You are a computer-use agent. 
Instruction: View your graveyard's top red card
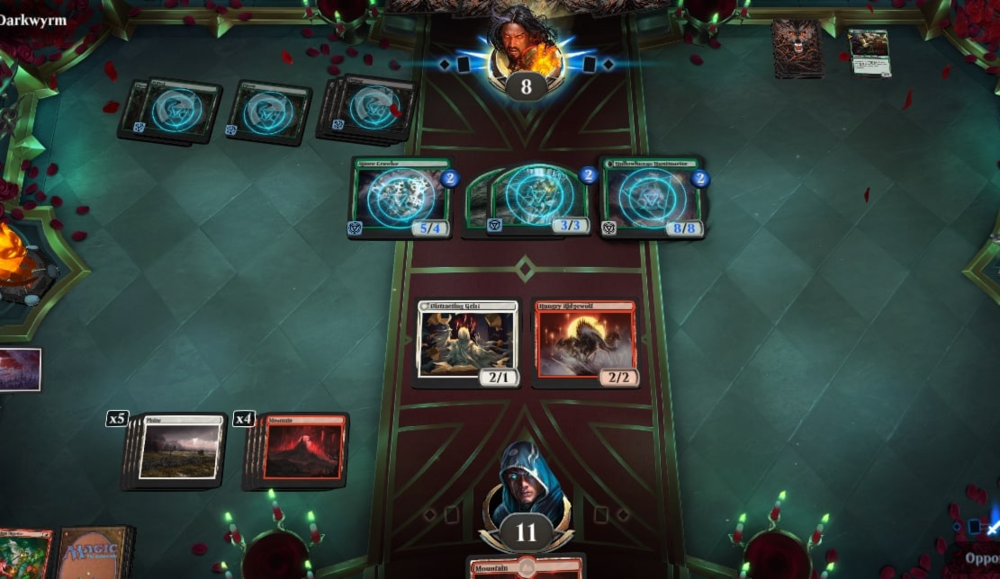pos(24,553)
